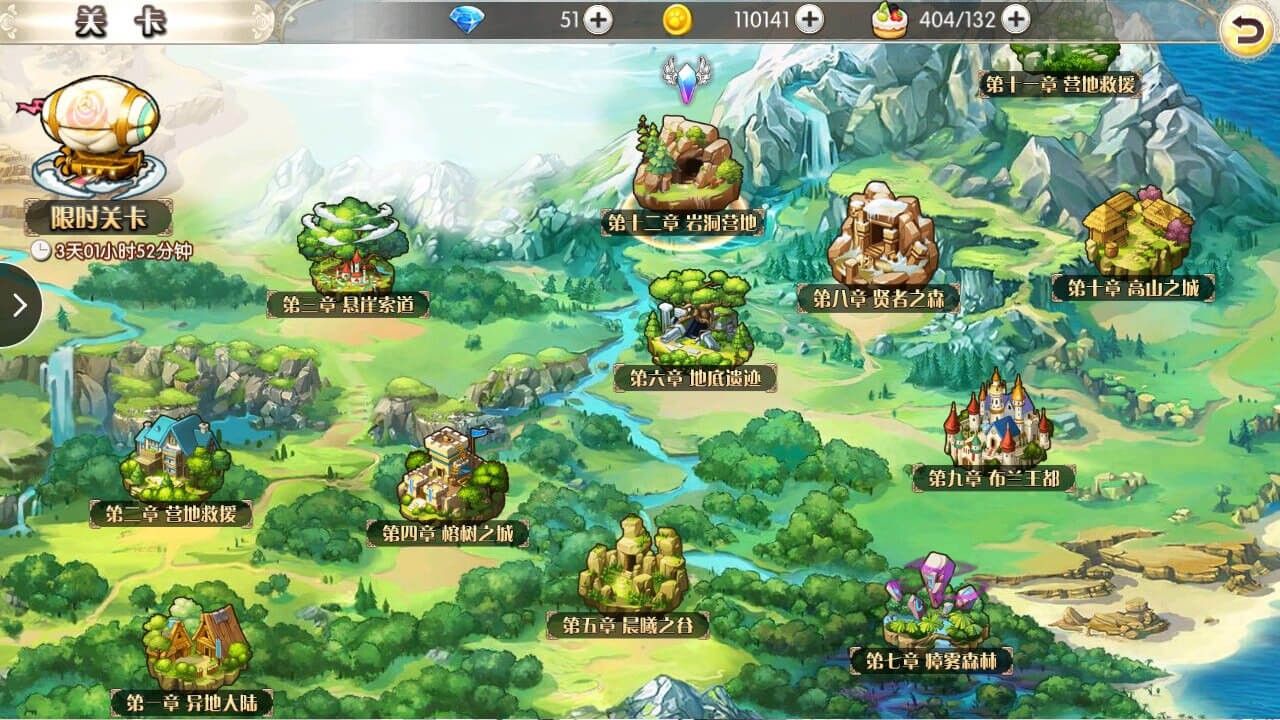Expand the left side panel arrow
Image resolution: width=1280 pixels, height=720 pixels.
tap(18, 305)
